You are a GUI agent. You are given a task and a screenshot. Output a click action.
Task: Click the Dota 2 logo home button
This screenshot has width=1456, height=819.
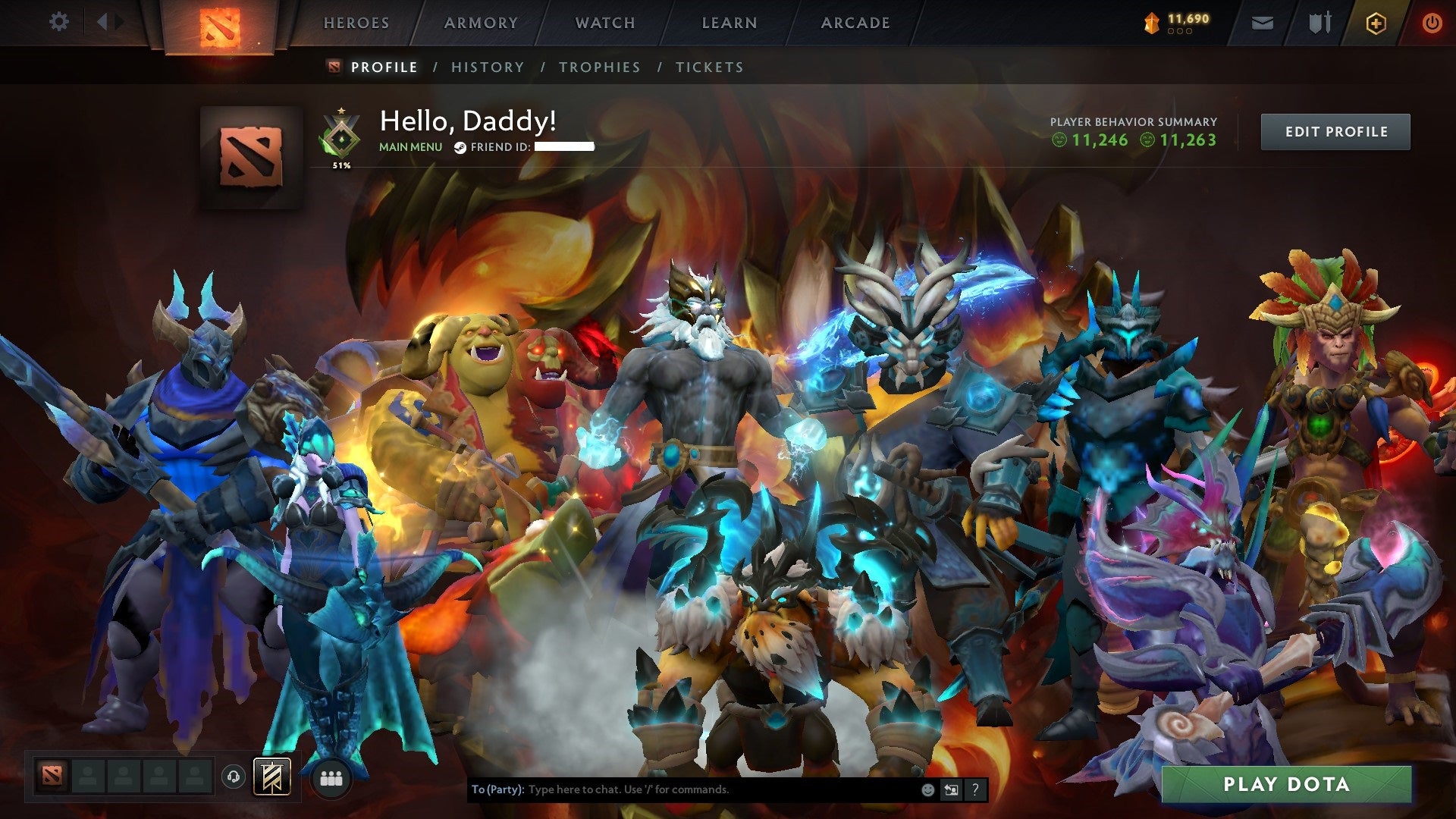[x=220, y=27]
